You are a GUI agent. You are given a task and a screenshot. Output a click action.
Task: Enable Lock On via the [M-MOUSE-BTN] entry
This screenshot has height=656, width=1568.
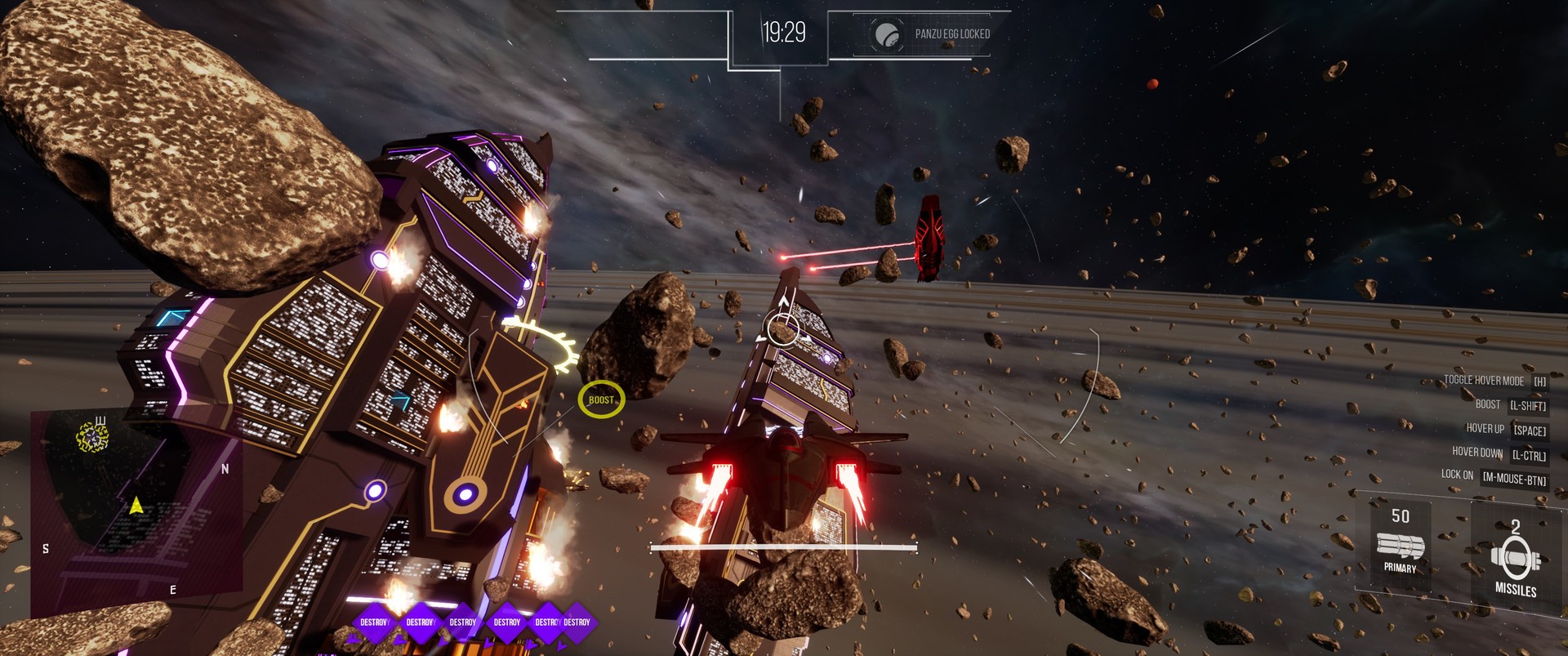[1515, 478]
